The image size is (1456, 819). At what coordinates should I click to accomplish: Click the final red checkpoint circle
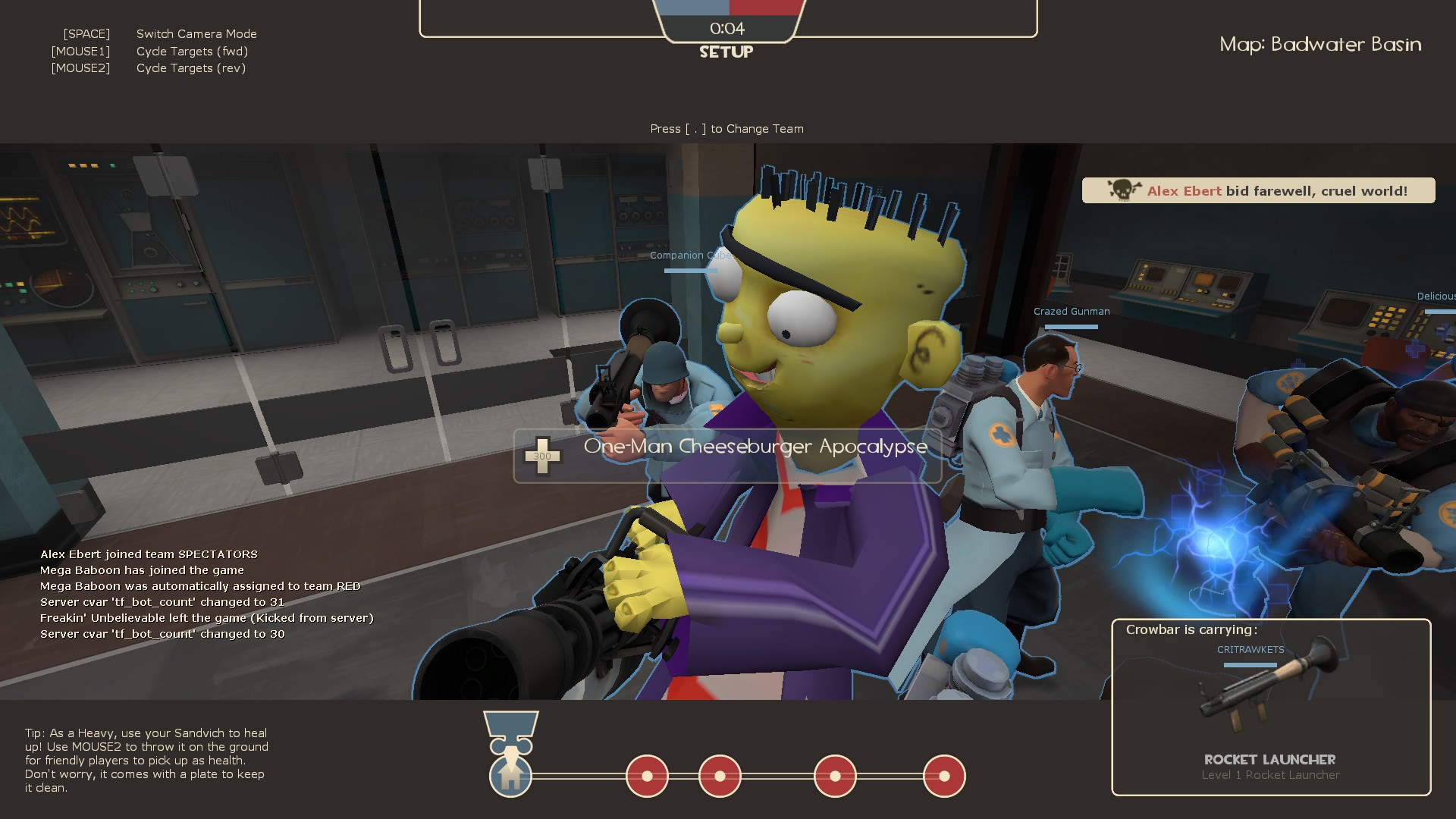click(944, 776)
